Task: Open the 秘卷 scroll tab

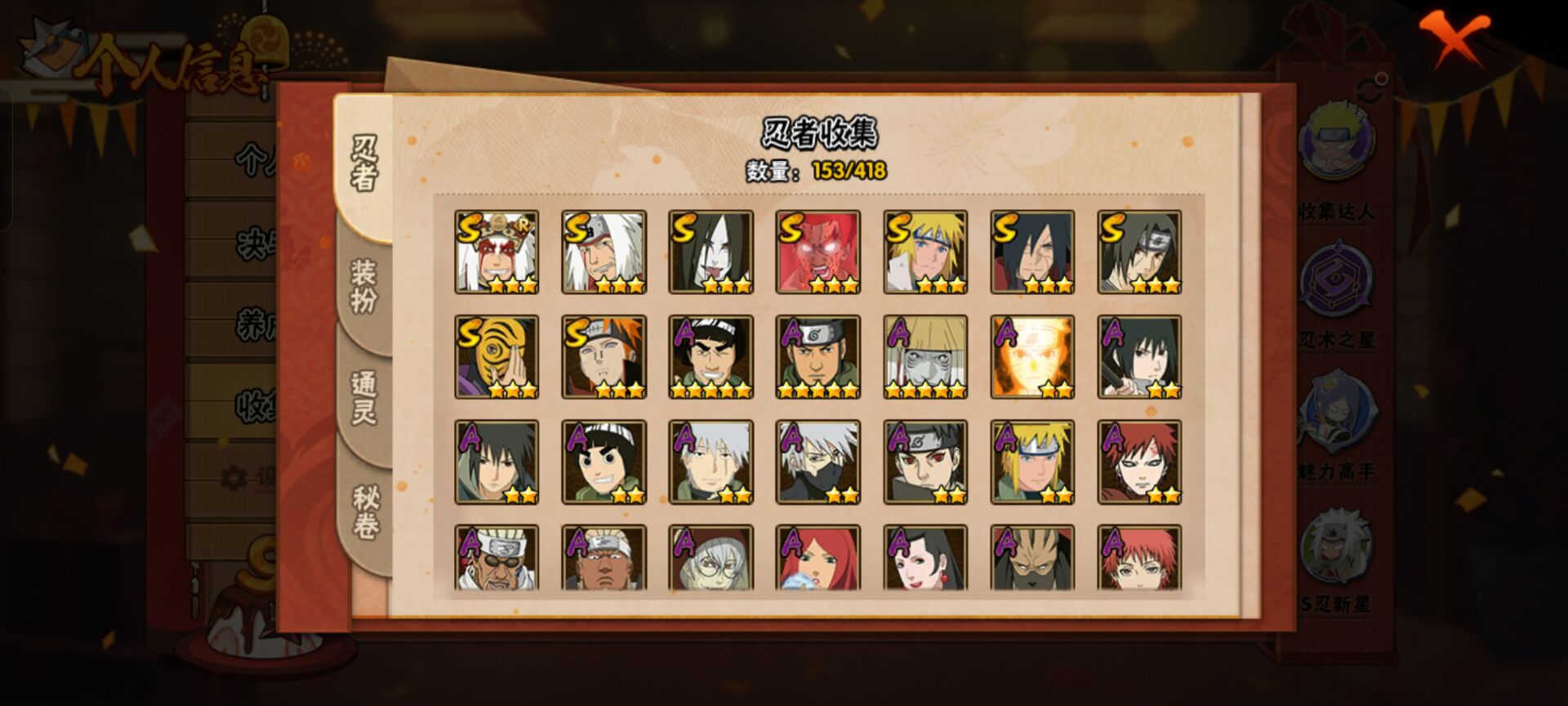Action: point(364,512)
